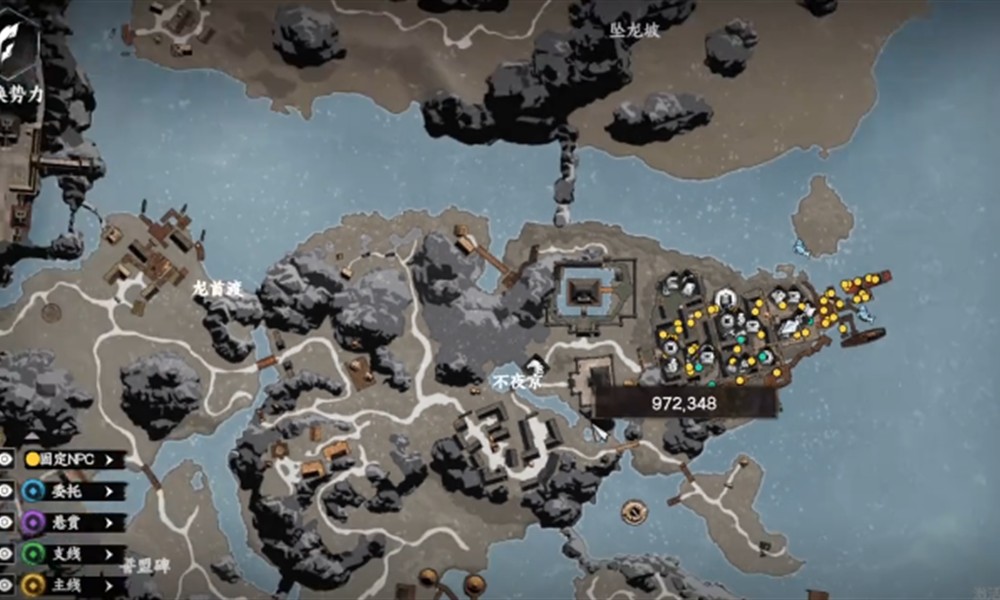
Task: Toggle the eye icon next to 主线
Action: click(6, 584)
